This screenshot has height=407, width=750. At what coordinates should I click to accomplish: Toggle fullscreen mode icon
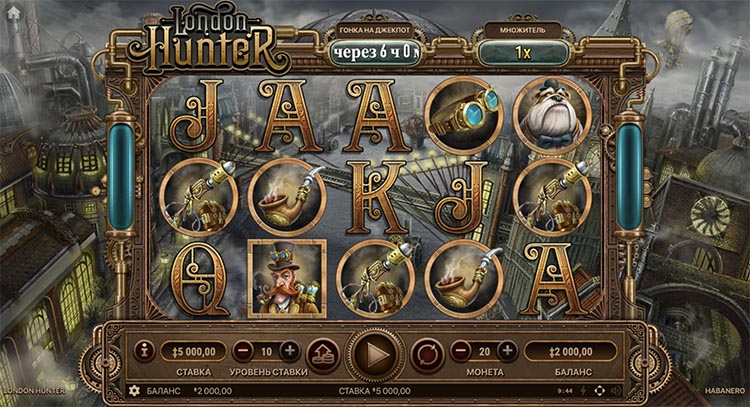coord(600,390)
